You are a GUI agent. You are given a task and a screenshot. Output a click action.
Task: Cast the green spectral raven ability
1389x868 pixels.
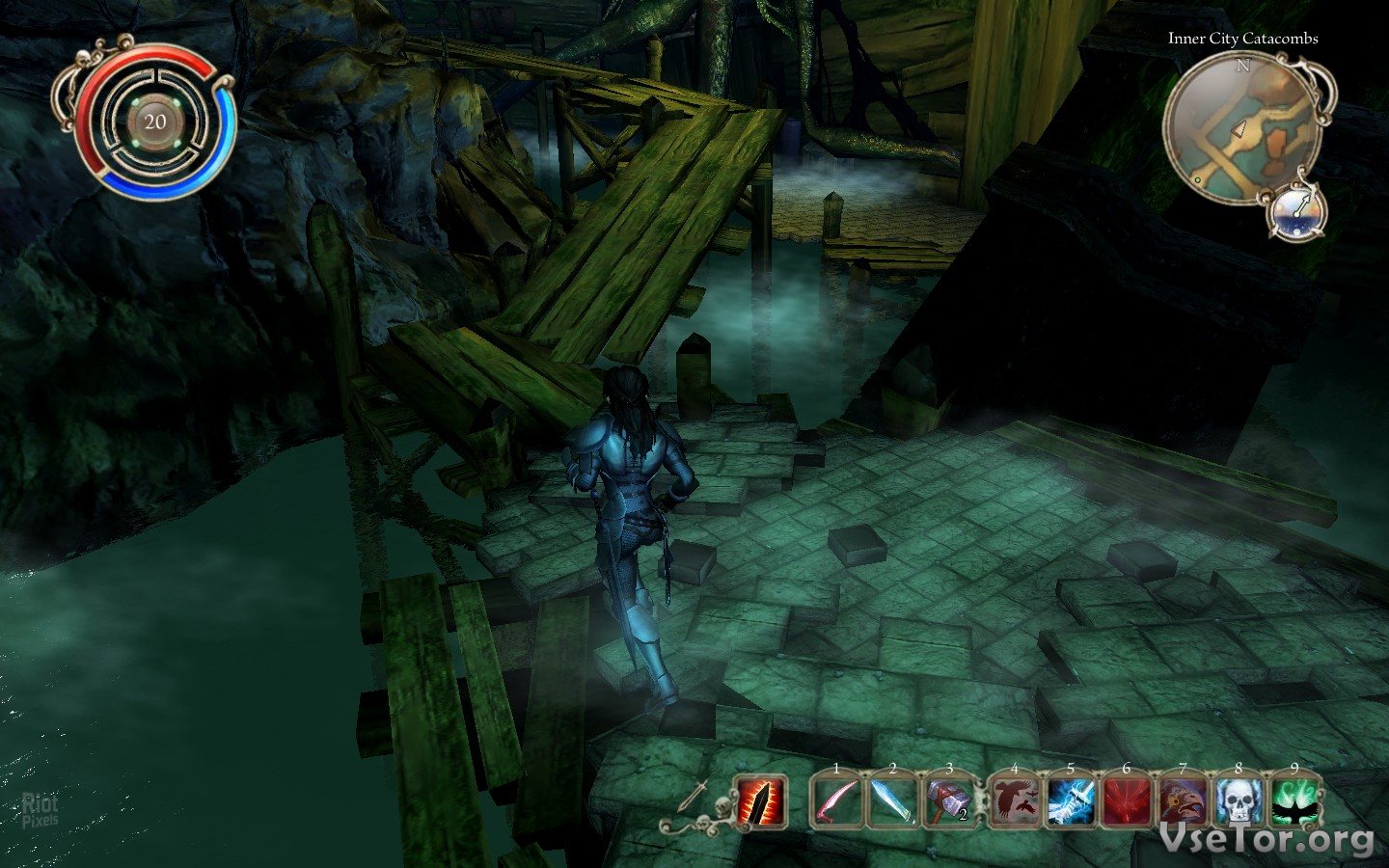pos(1294,803)
